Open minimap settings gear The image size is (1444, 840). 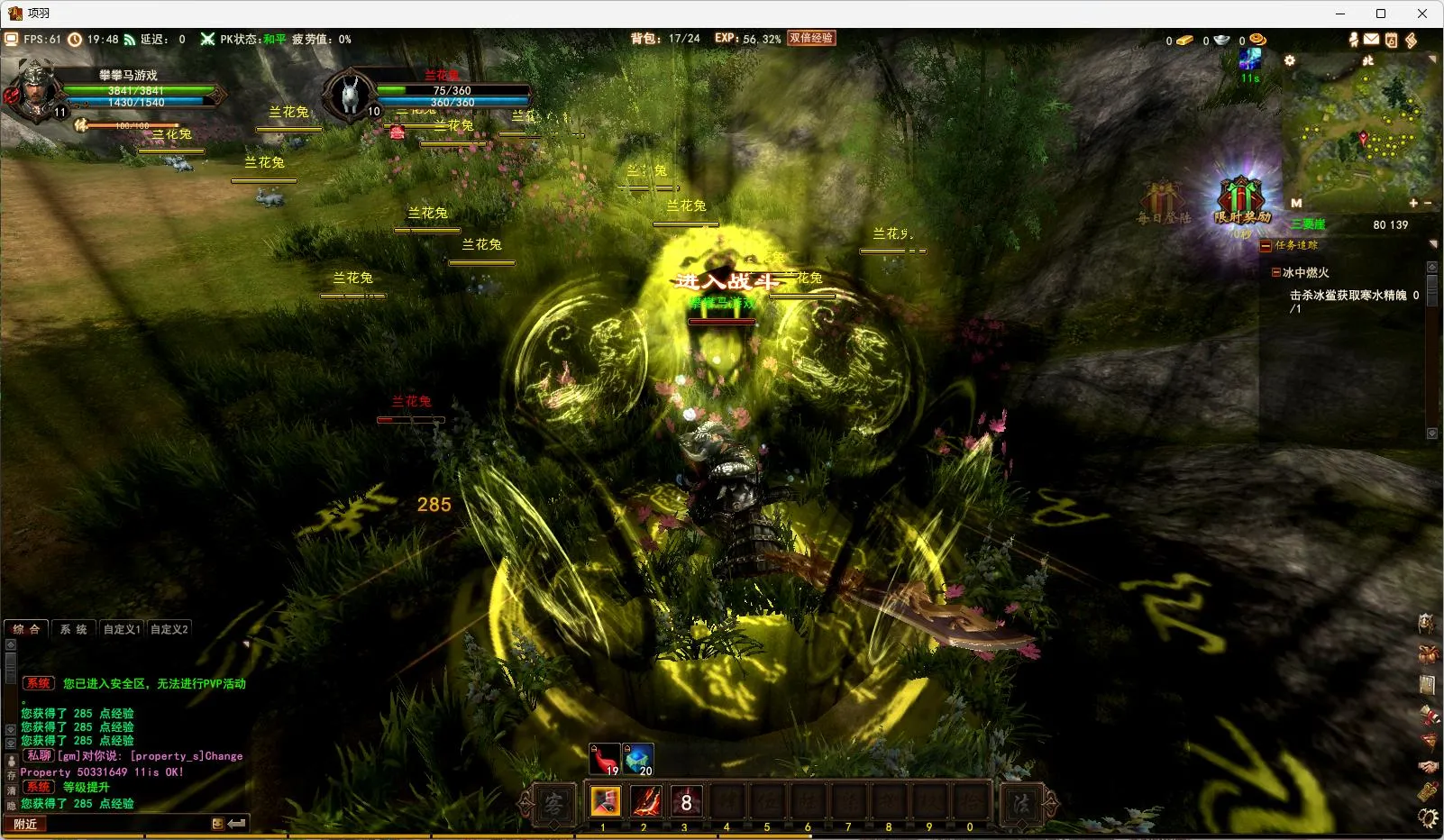coord(1290,60)
